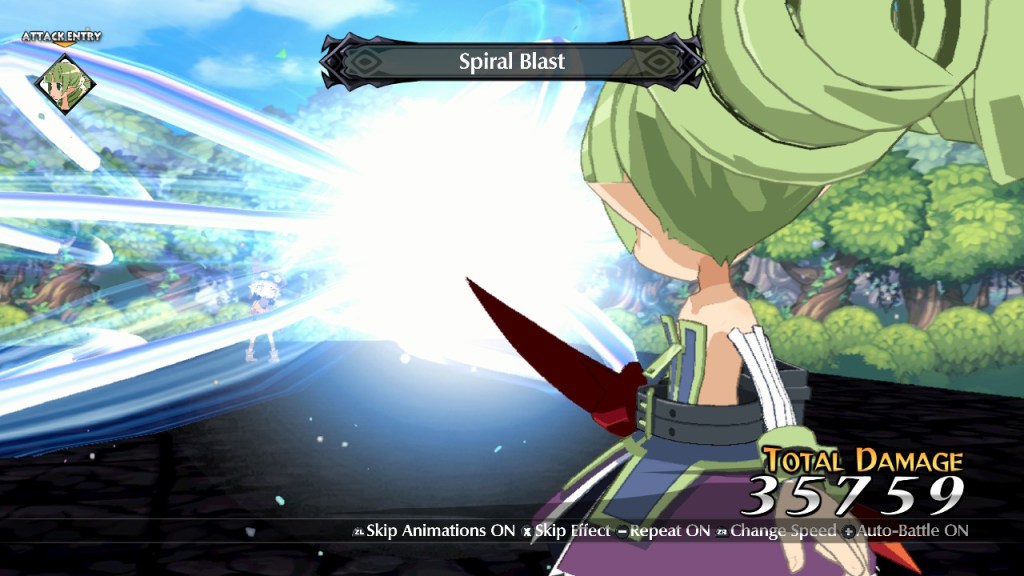Toggle the Skip Effect option

tap(568, 531)
